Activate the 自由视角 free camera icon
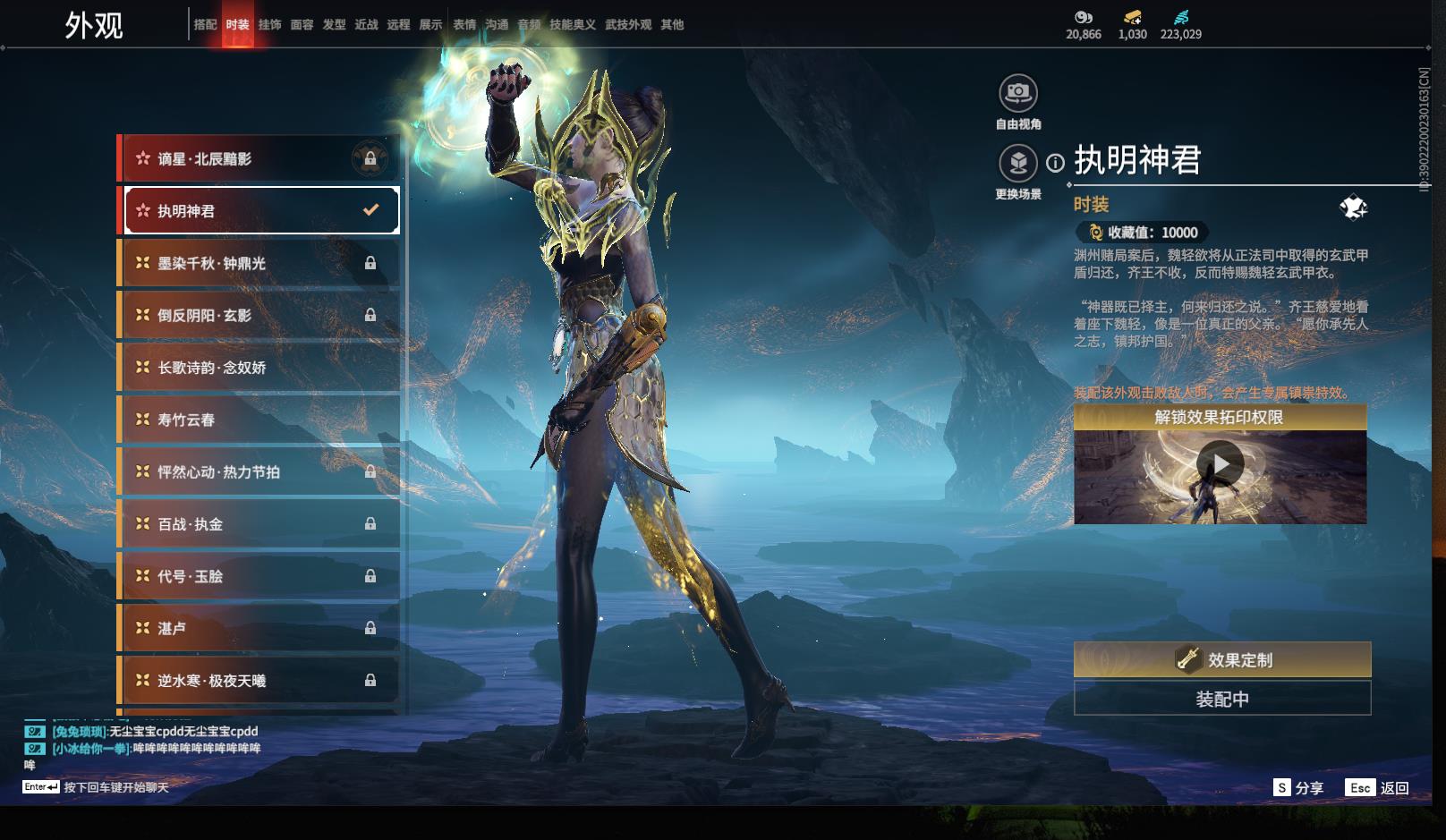Viewport: 1446px width, 840px height. [1018, 93]
